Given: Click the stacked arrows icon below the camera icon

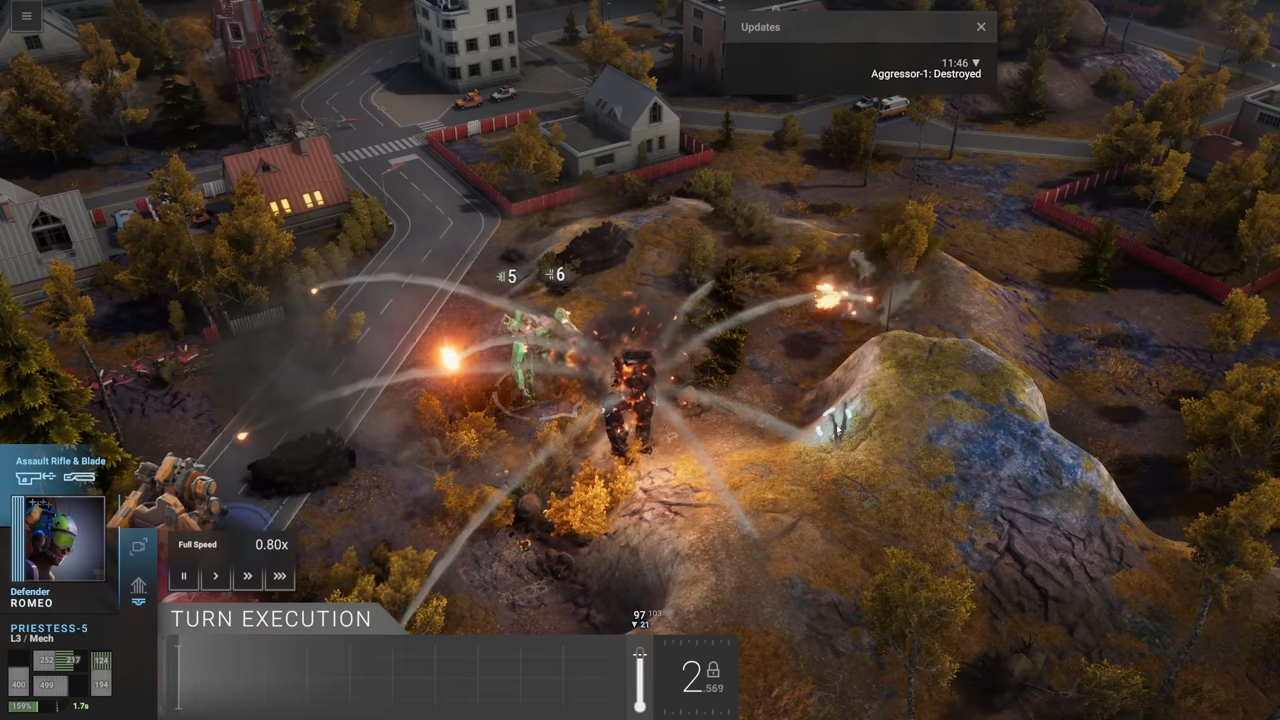Looking at the screenshot, I should pos(139,588).
